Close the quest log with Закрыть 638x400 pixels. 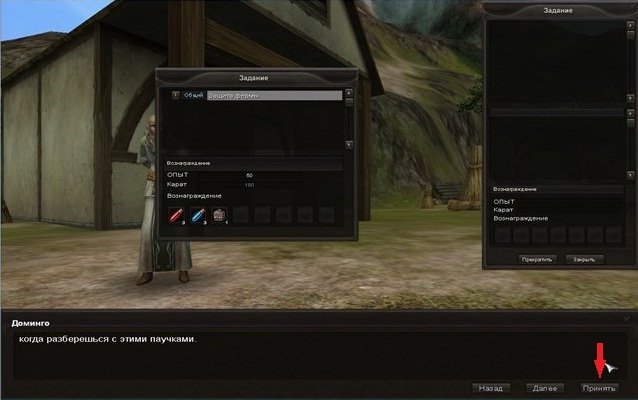tap(583, 258)
